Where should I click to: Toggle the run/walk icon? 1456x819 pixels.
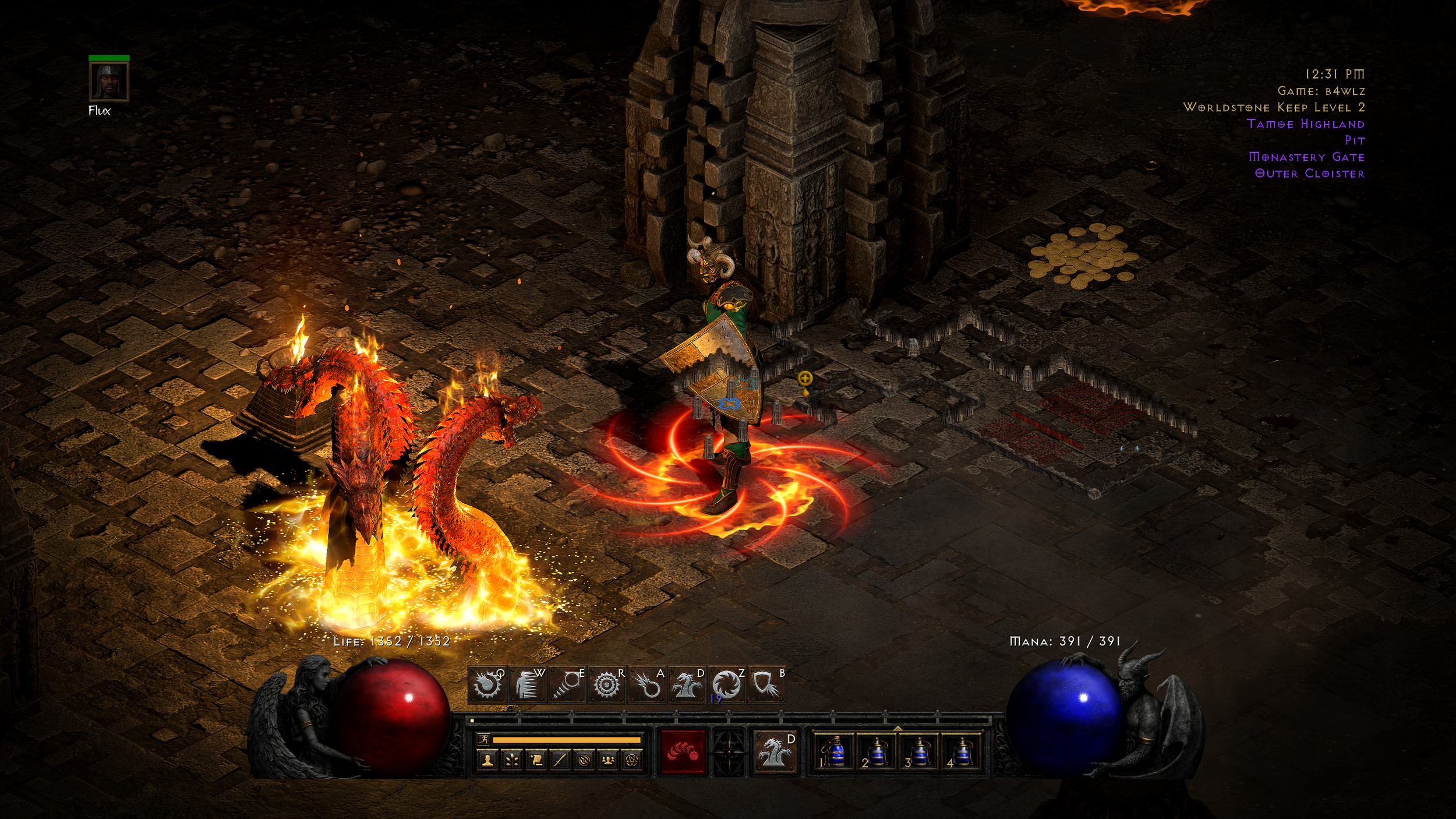click(484, 740)
